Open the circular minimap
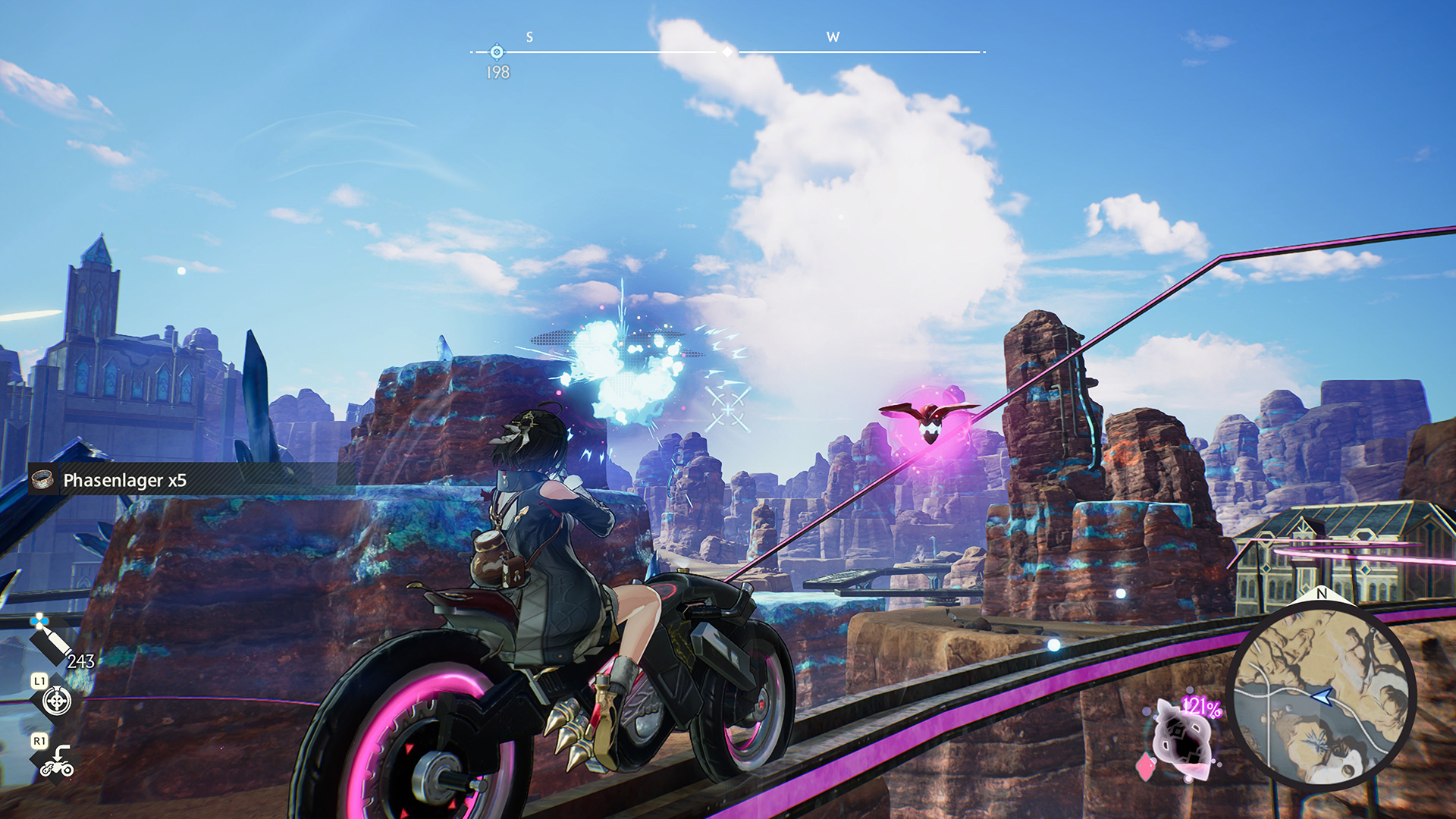Screen dimensions: 1456x819 (1321, 692)
